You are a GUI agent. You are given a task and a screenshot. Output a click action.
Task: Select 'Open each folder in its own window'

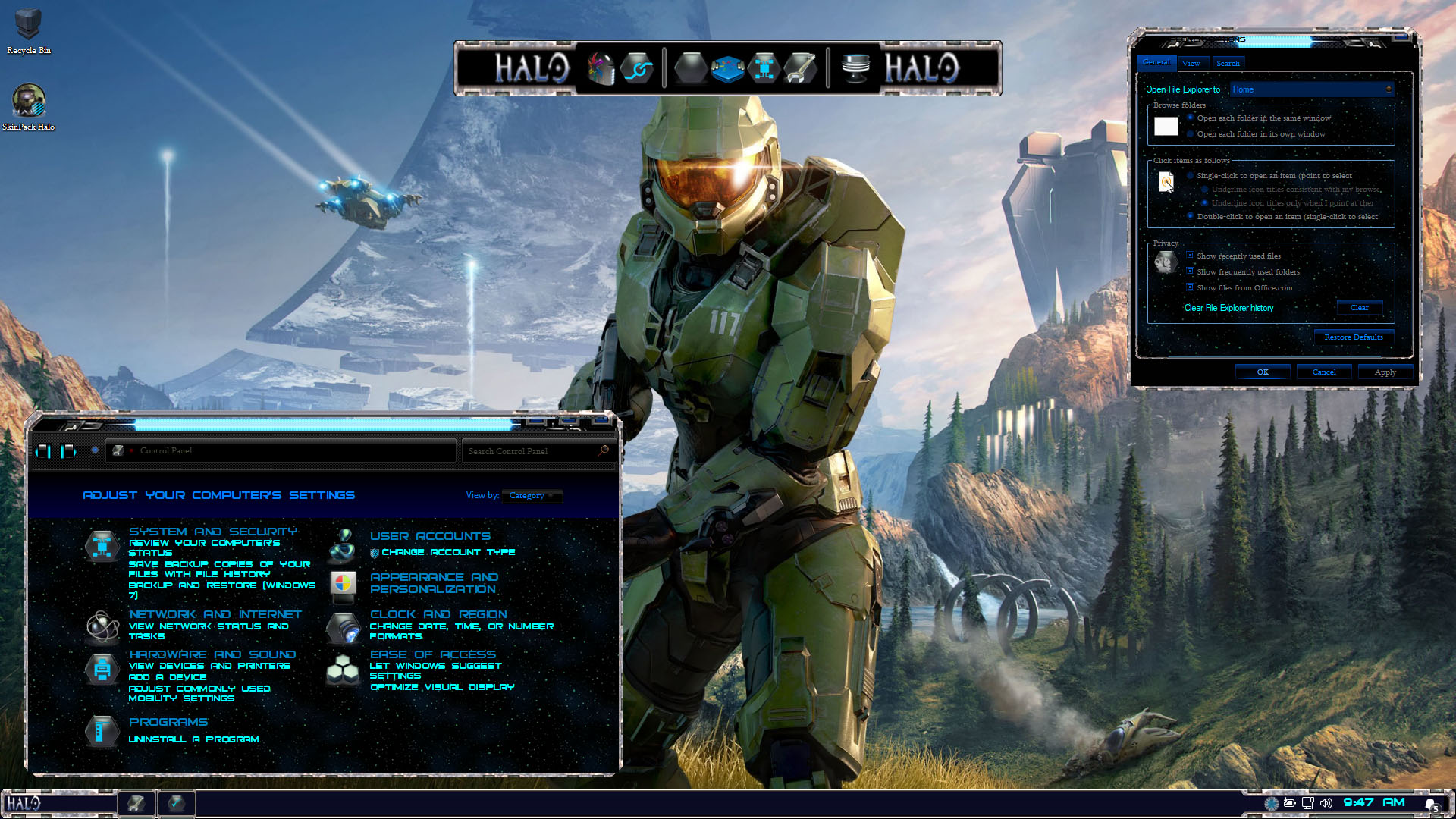1191,134
